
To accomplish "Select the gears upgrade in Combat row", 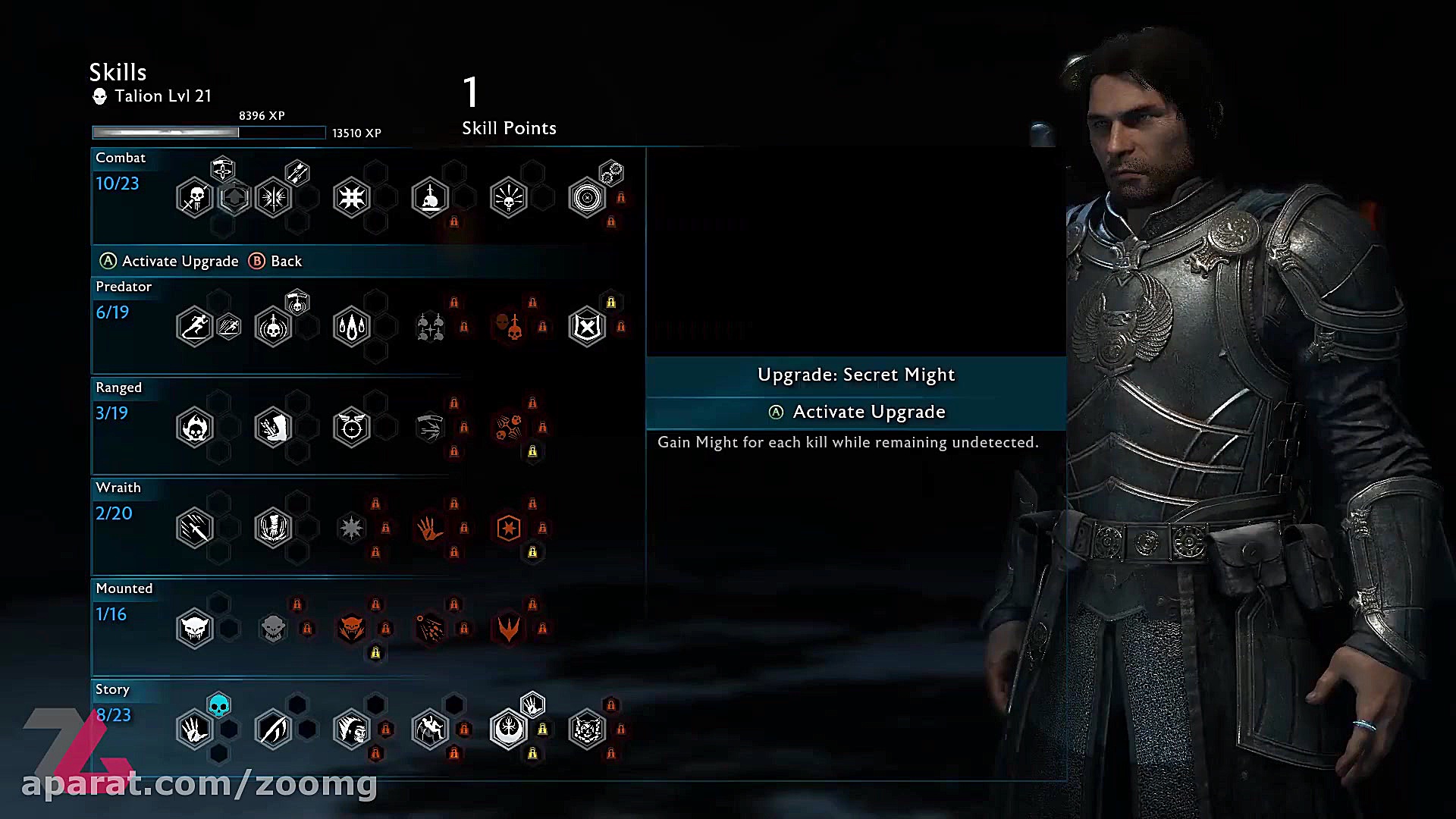I will (x=611, y=174).
